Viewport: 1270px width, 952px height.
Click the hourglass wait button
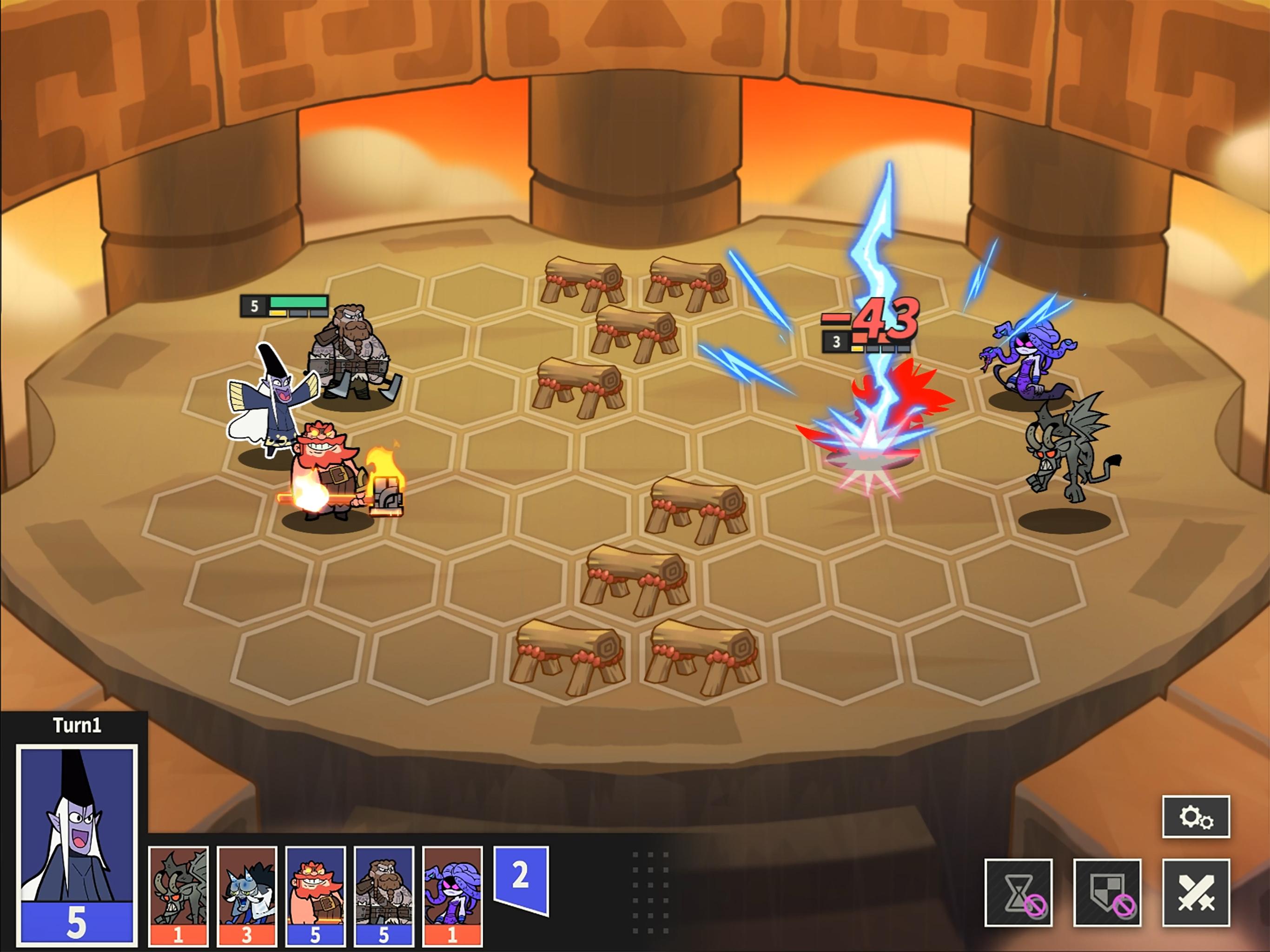click(1019, 892)
